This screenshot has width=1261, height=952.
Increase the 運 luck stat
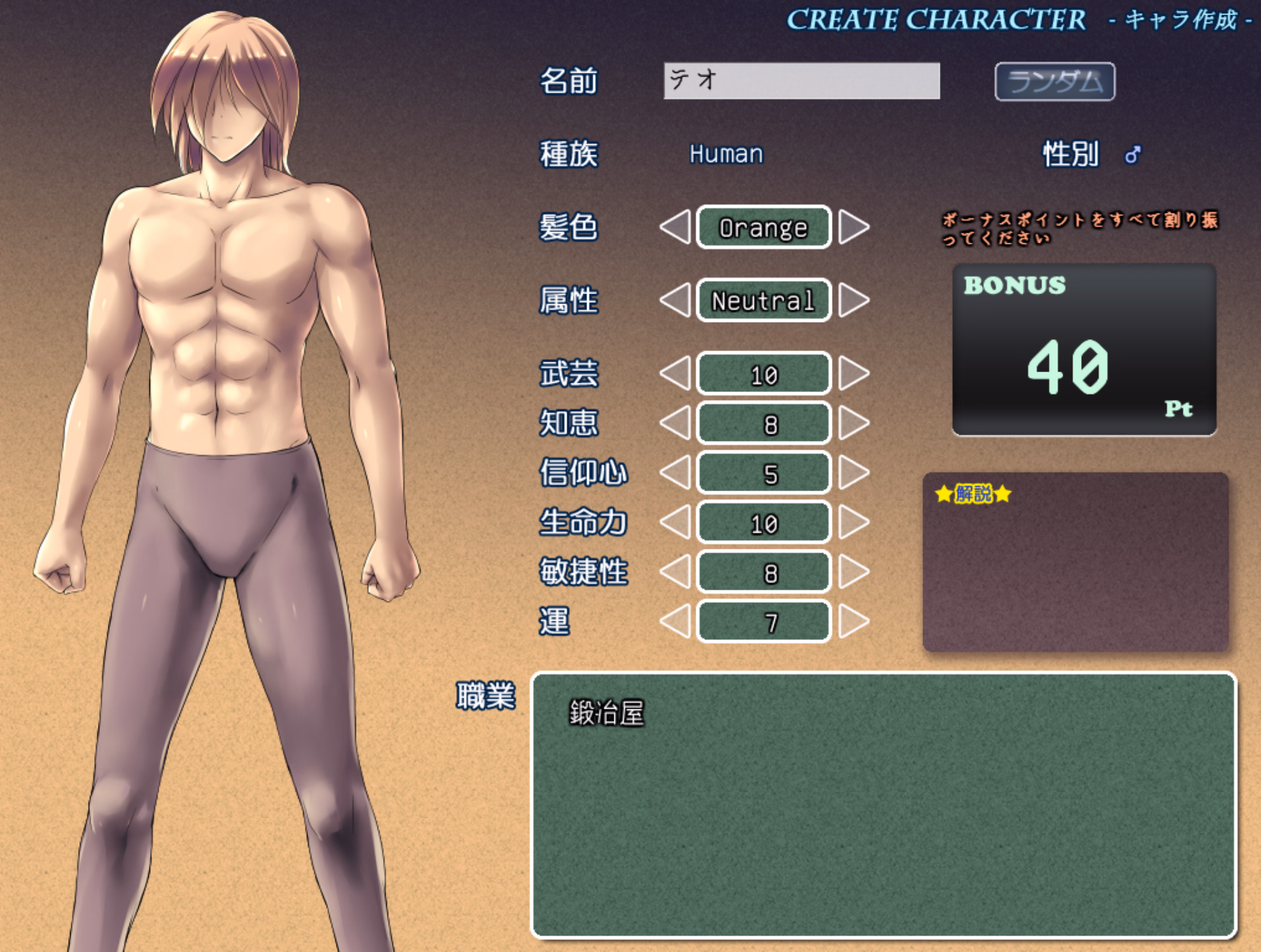pyautogui.click(x=853, y=621)
